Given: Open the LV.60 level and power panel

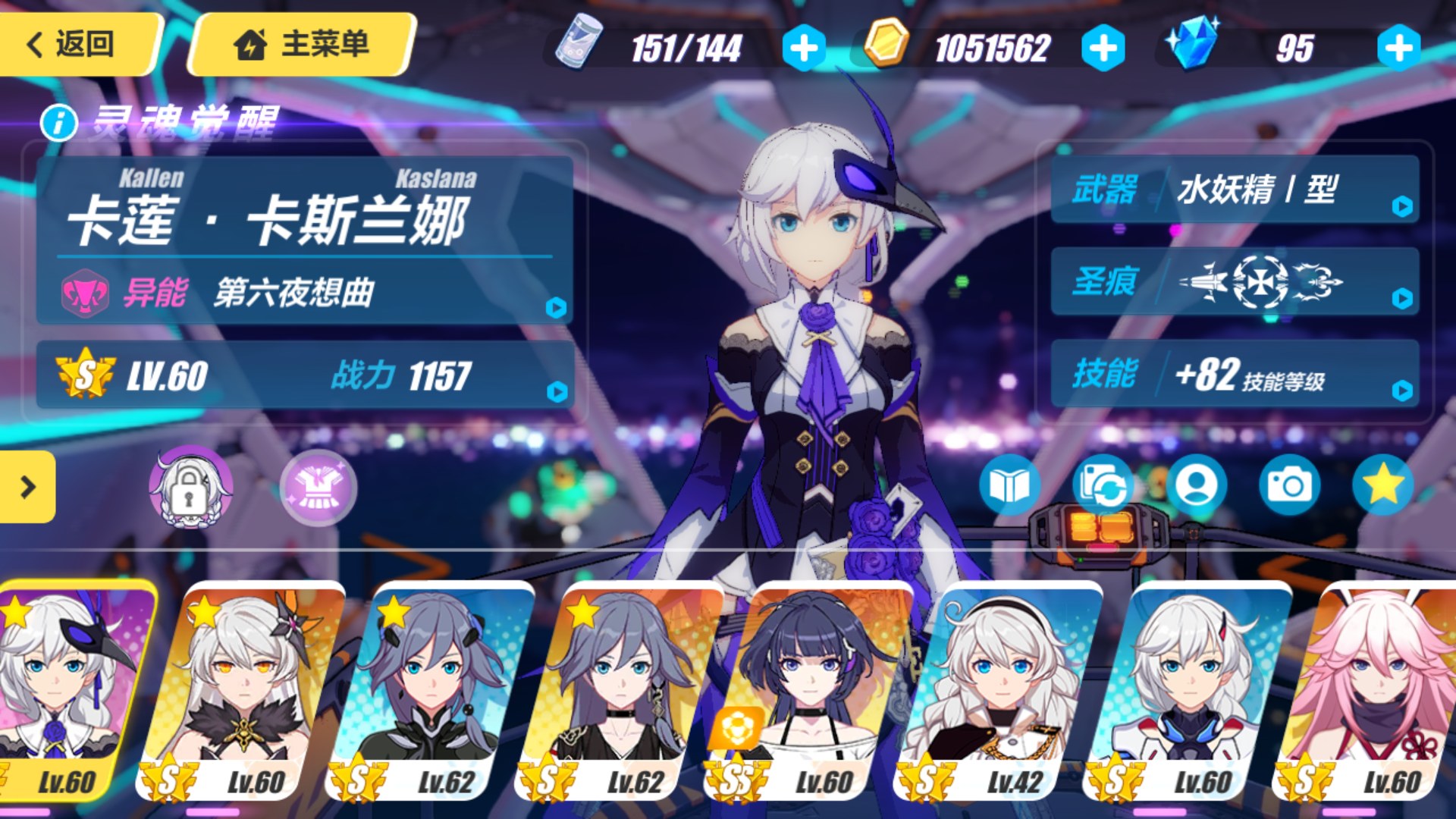Looking at the screenshot, I should pos(303,375).
